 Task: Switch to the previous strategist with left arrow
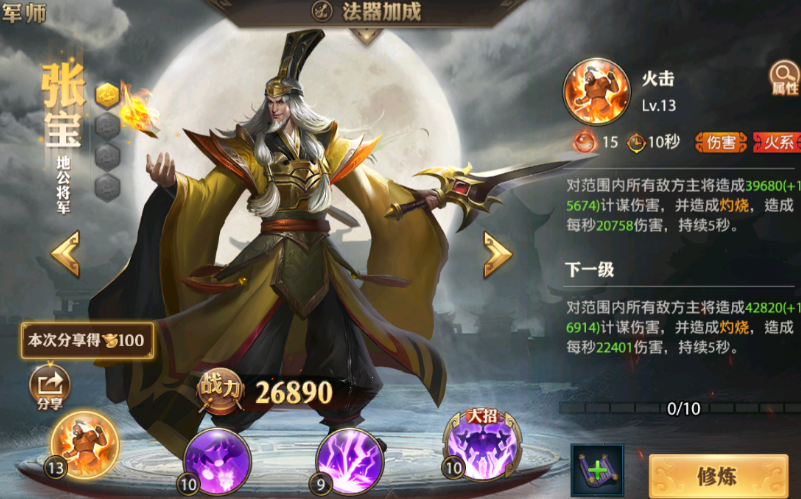tap(66, 254)
